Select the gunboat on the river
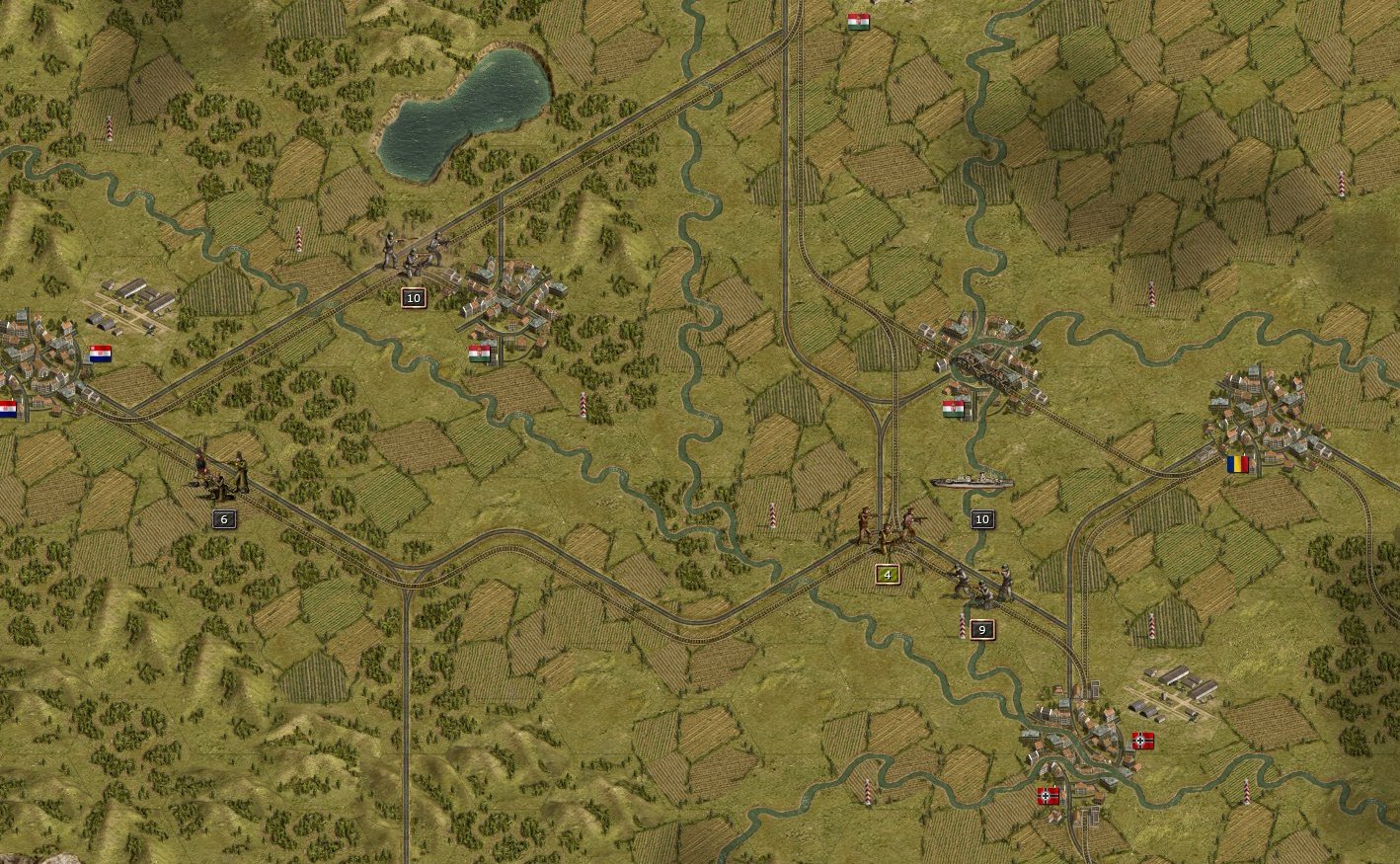 coord(972,482)
